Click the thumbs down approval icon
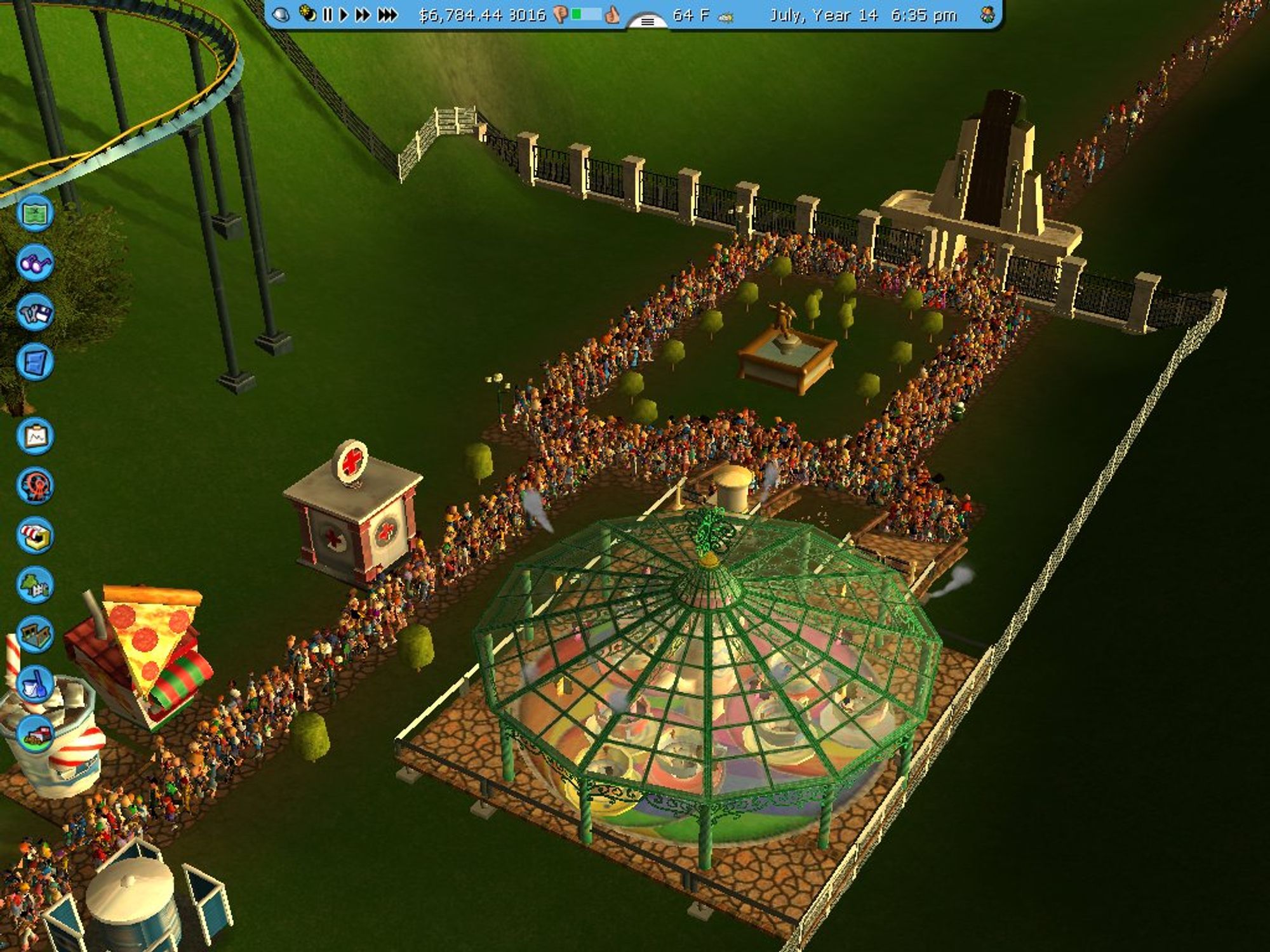 click(561, 14)
